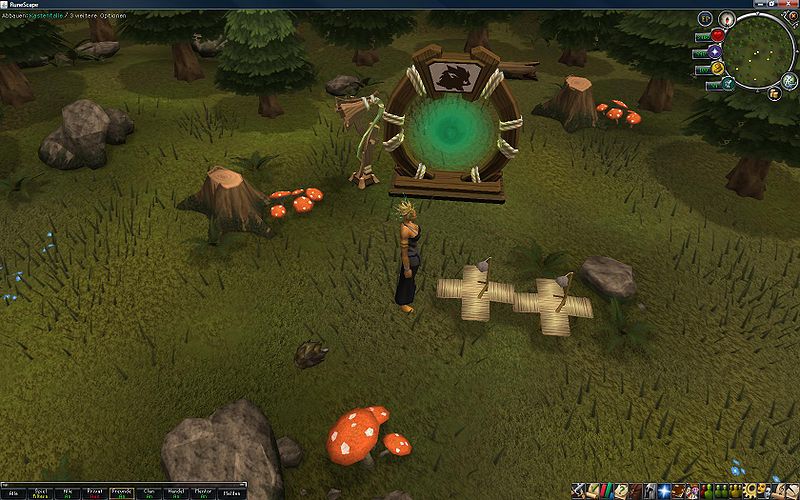This screenshot has width=800, height=500.
Task: Select the Spiel chat filter tab
Action: click(41, 493)
